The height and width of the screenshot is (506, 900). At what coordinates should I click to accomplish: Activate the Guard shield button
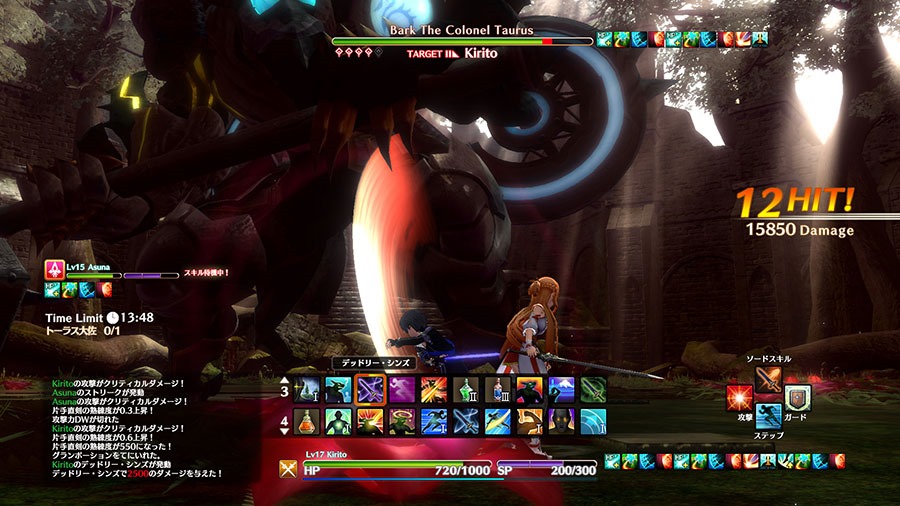tap(797, 397)
